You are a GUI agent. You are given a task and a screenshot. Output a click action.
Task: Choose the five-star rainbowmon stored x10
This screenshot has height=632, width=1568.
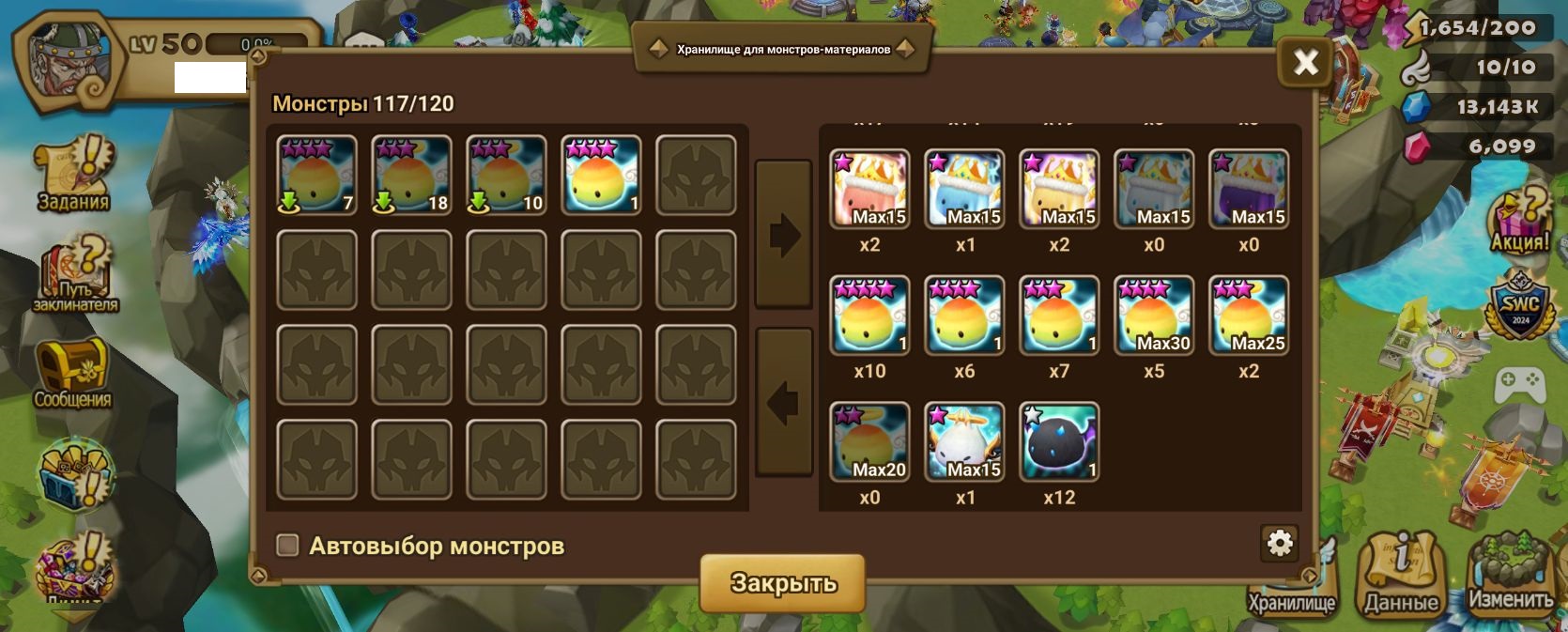coord(869,316)
